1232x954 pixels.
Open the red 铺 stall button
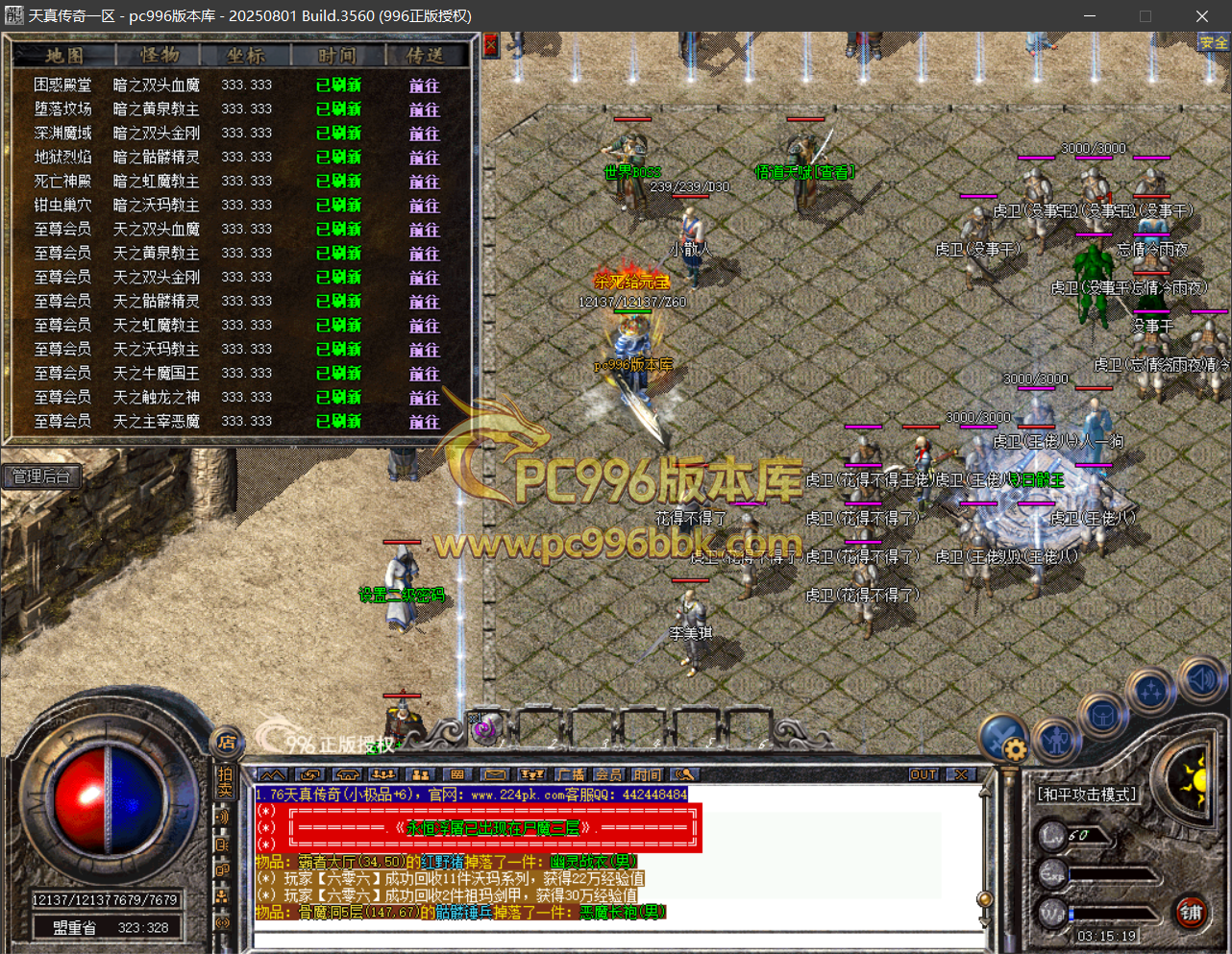(1192, 913)
